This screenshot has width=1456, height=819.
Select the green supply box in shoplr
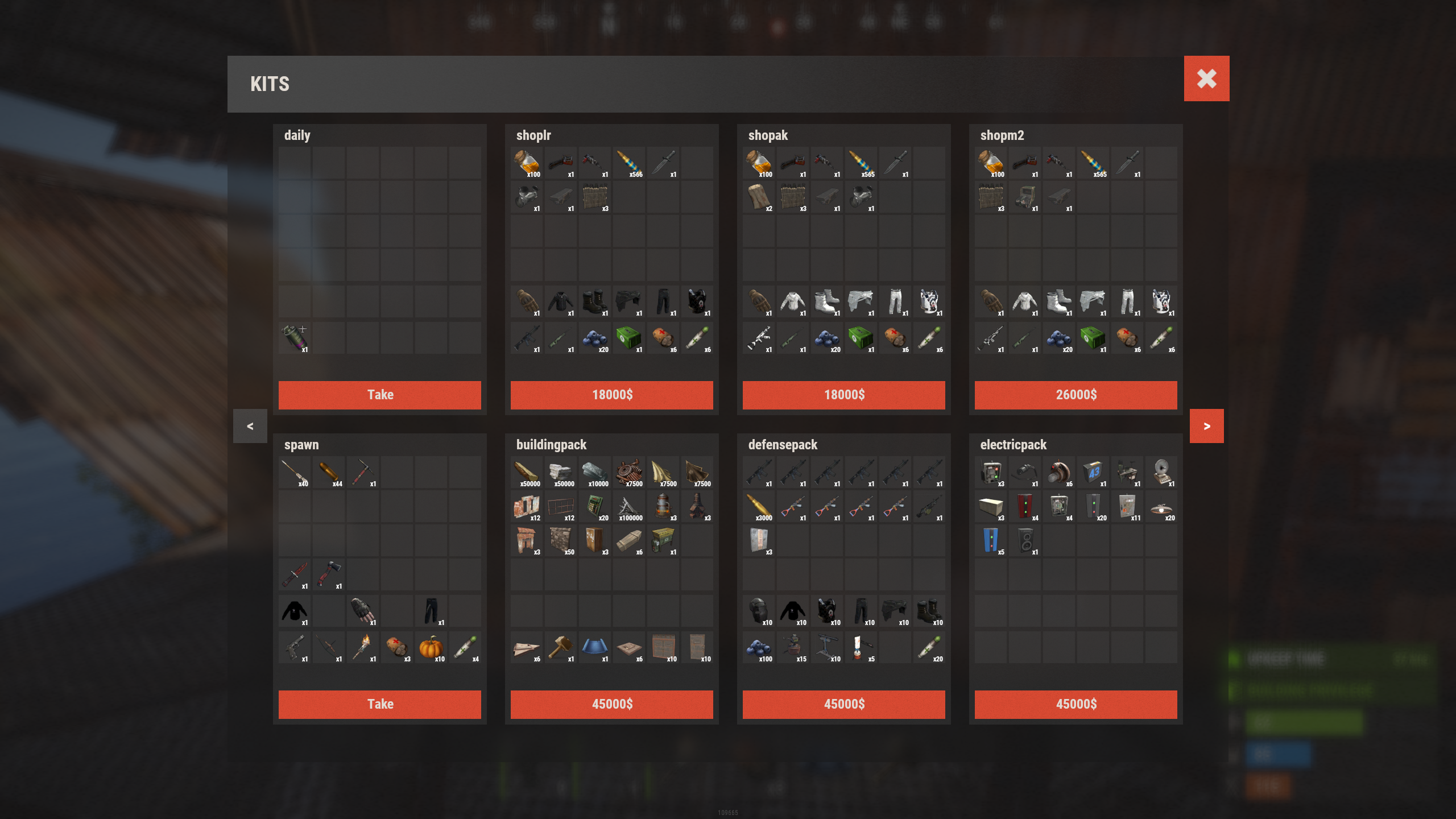(628, 338)
